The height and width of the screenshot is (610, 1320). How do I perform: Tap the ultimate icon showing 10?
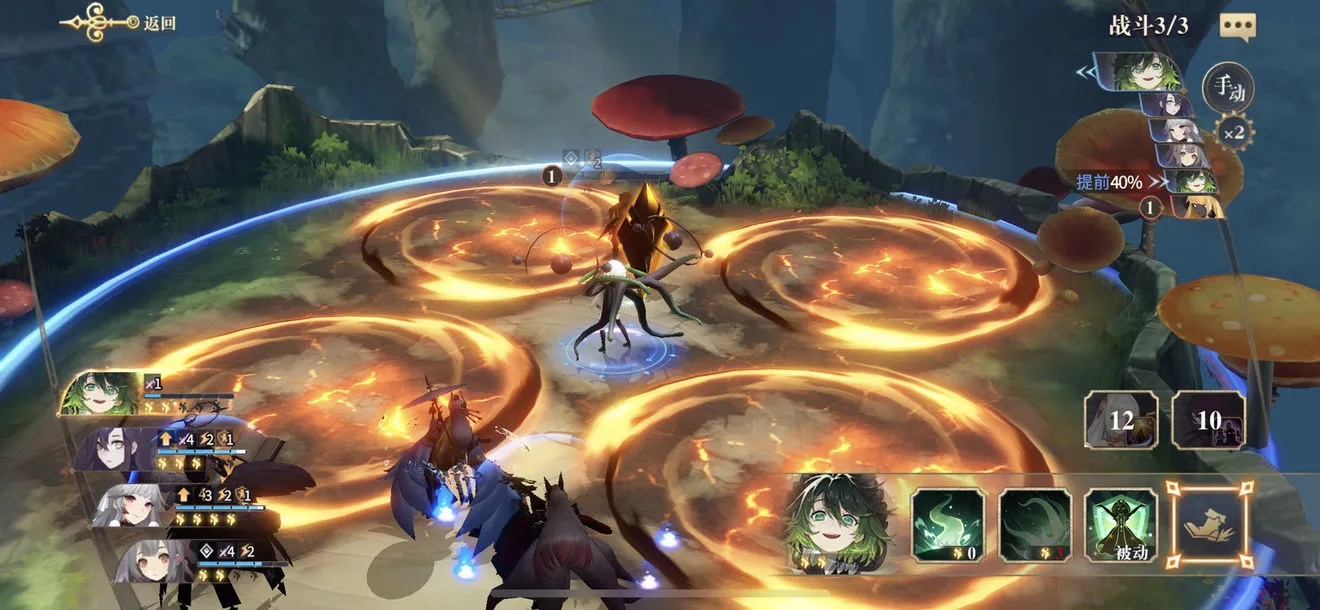tap(1209, 420)
